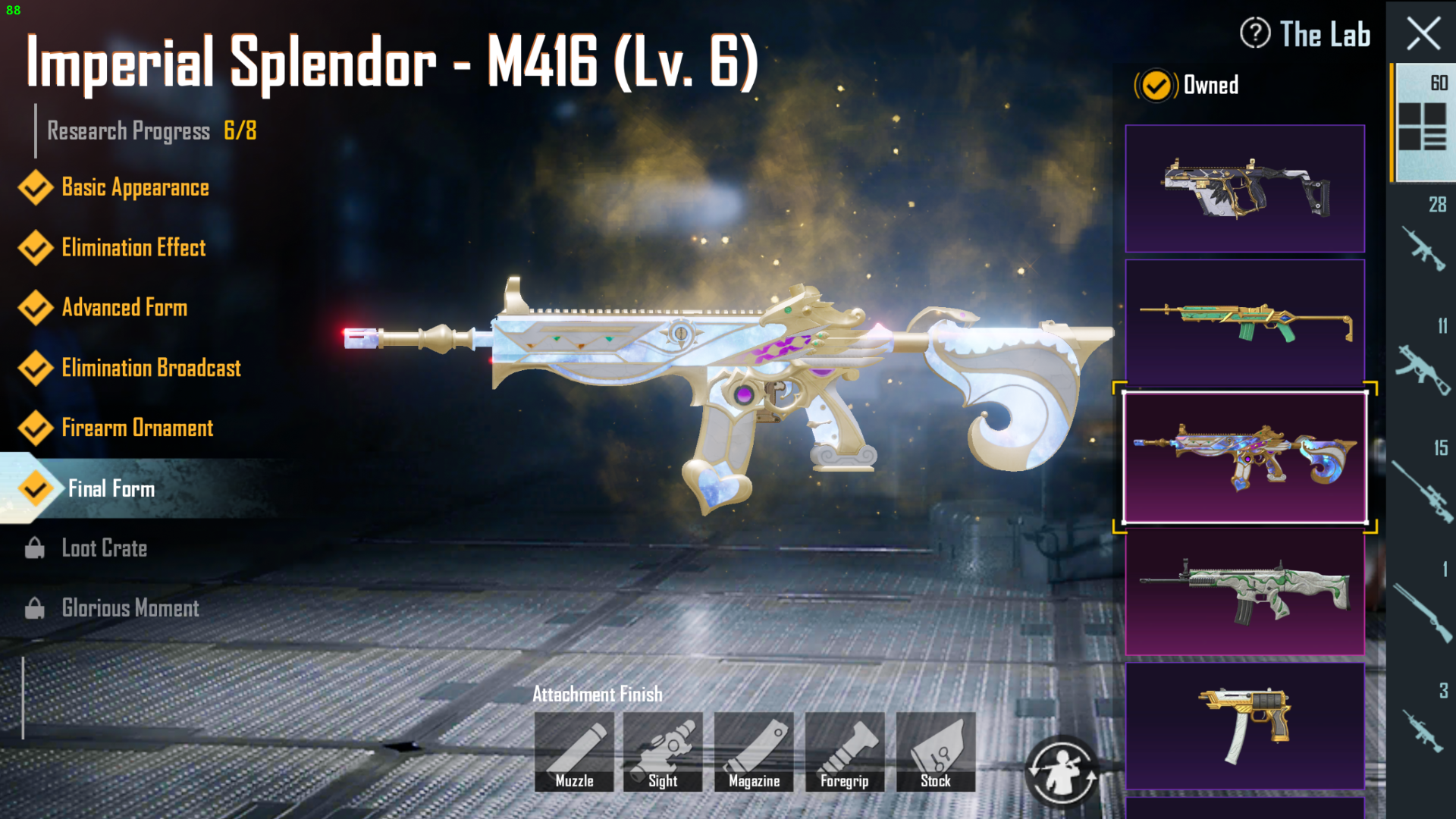Open The Lab help question mark
1456x819 pixels.
click(1255, 34)
